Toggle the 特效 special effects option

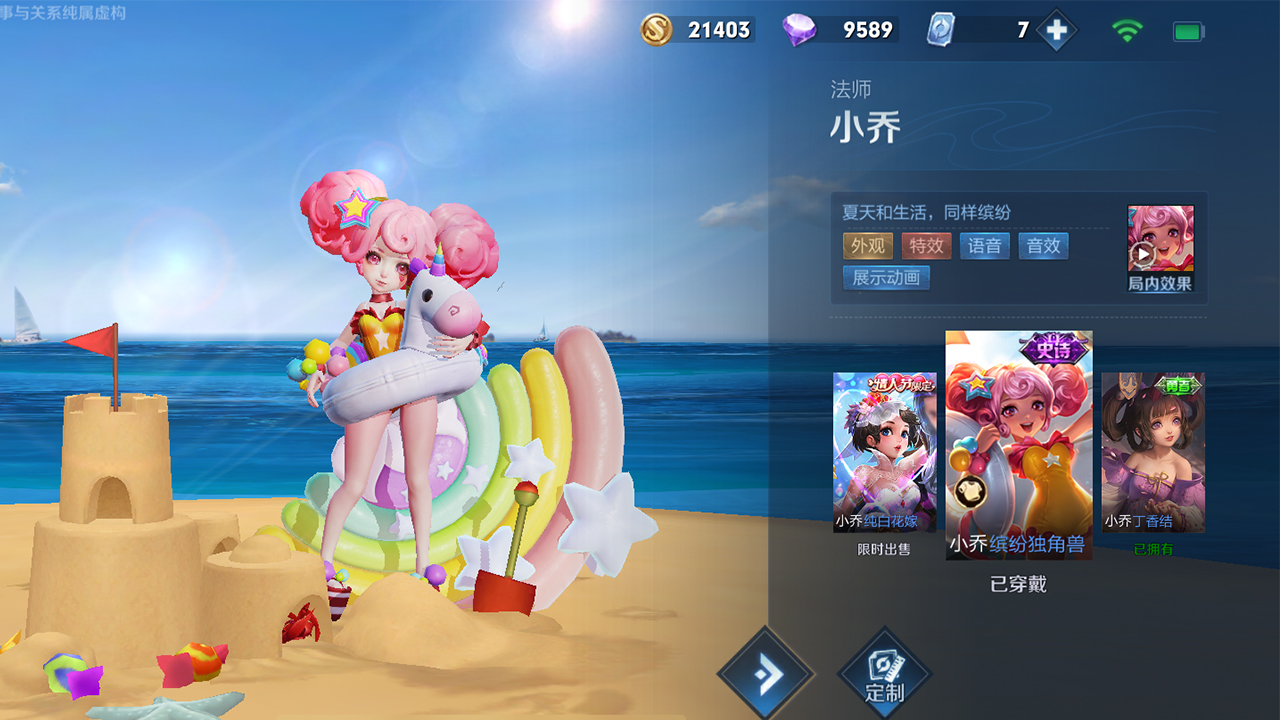point(925,245)
